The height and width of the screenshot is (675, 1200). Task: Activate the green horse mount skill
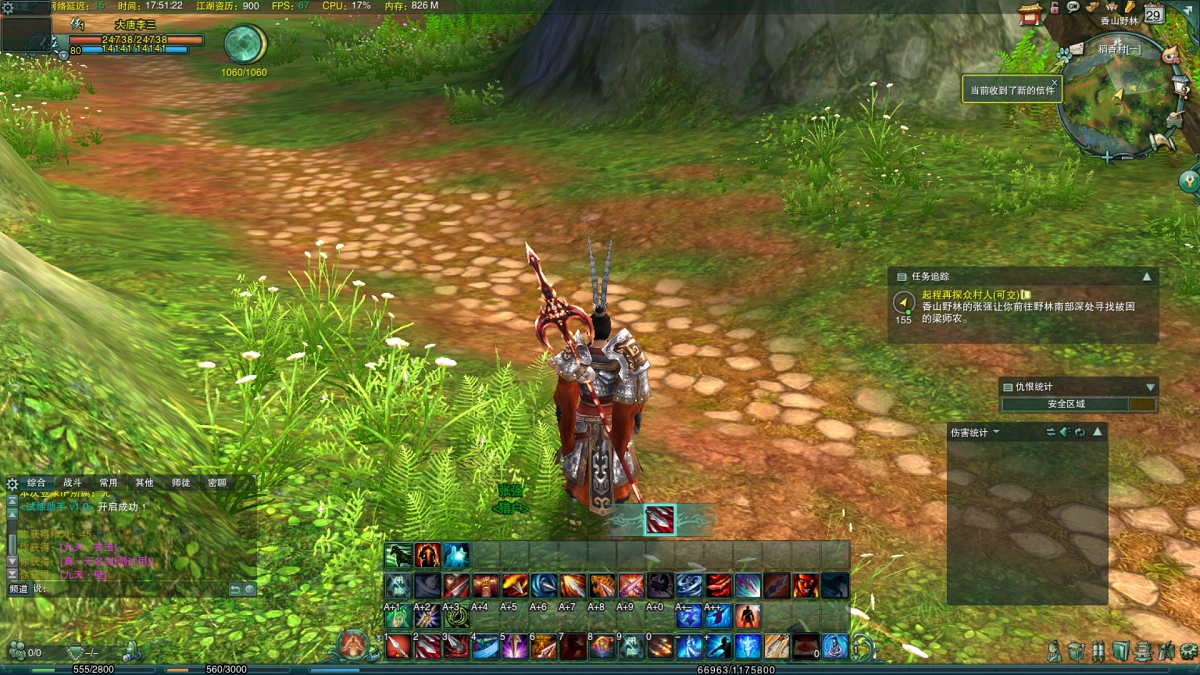coord(399,556)
